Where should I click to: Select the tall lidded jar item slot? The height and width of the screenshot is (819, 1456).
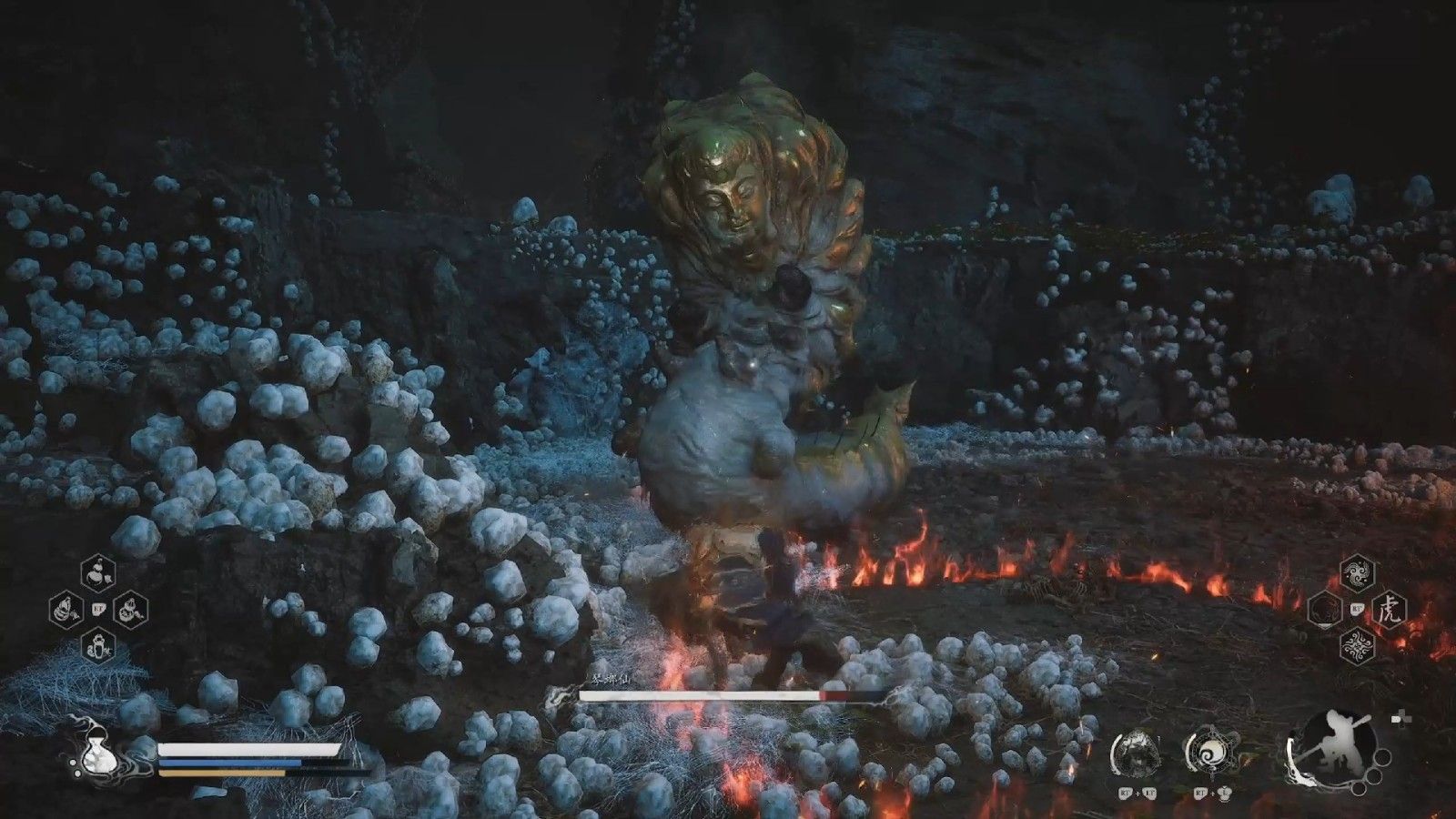(98, 647)
